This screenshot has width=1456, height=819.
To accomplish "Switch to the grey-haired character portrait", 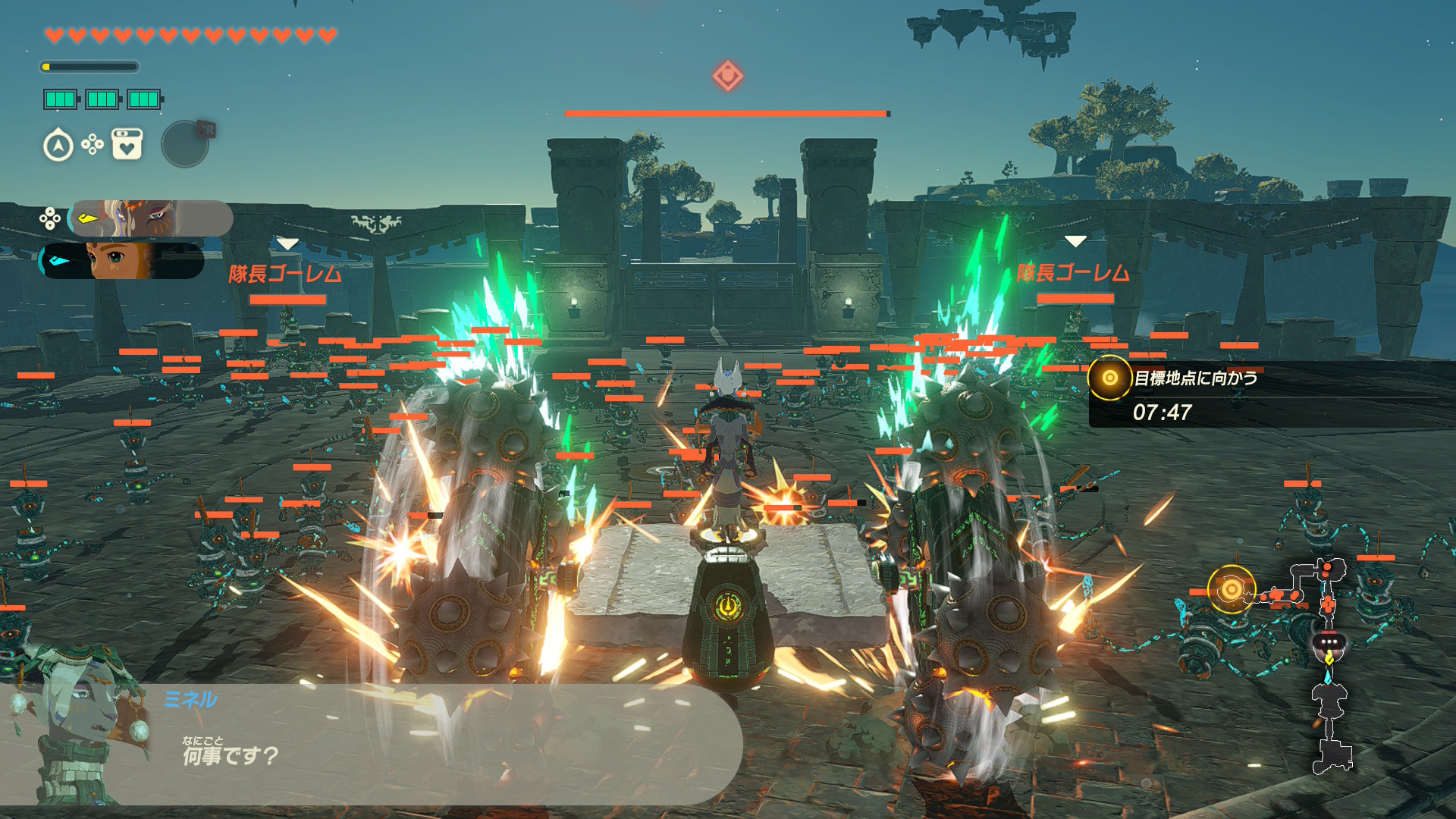I will 150,218.
